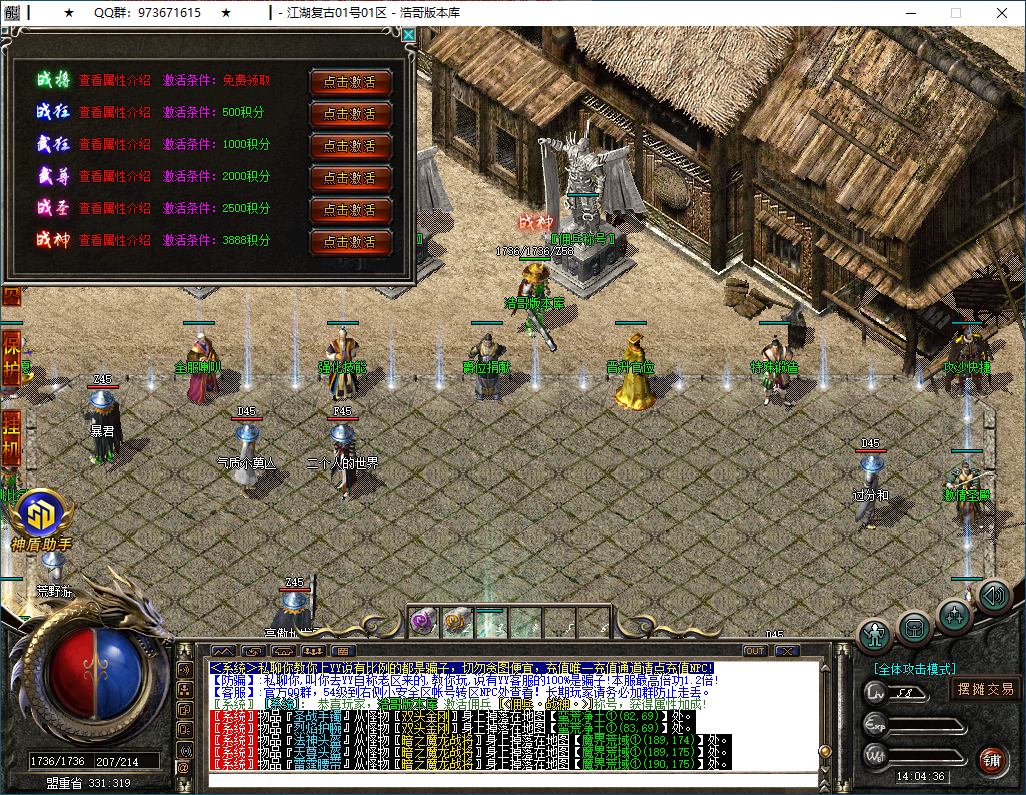This screenshot has height=795, width=1026.
Task: View 查看属性介绍 for the 3888积分 战神 title
Action: pos(114,240)
